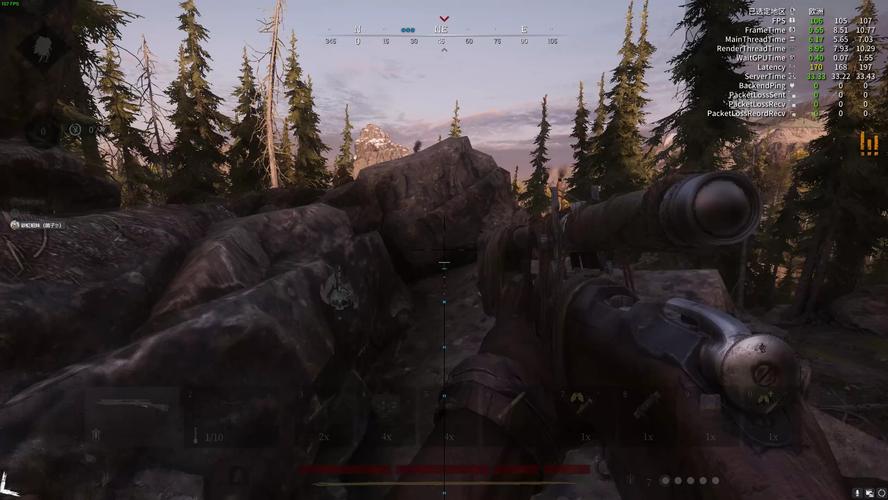Click the hunter emblem icon at top left
The width and height of the screenshot is (888, 500).
[x=43, y=47]
